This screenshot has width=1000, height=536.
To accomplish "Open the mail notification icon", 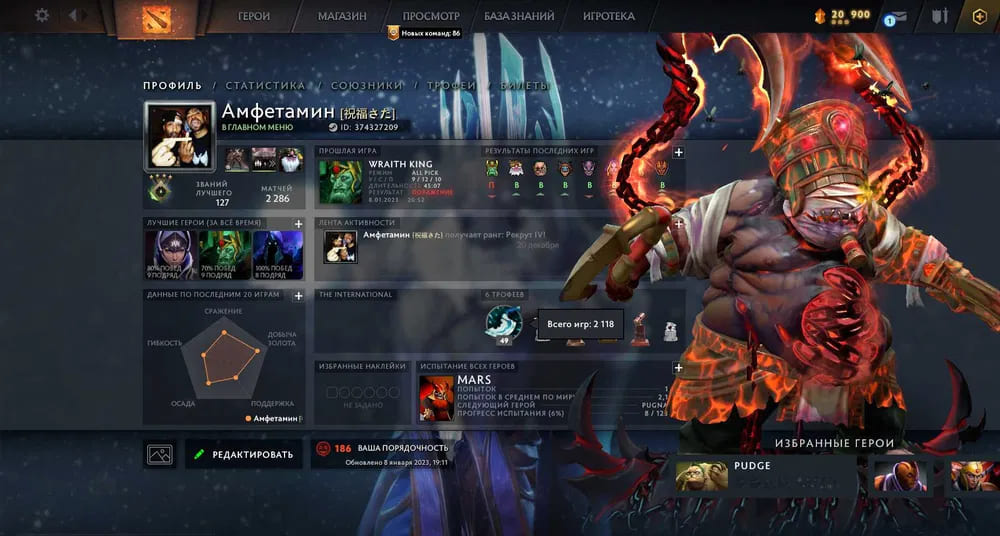I will pos(897,16).
